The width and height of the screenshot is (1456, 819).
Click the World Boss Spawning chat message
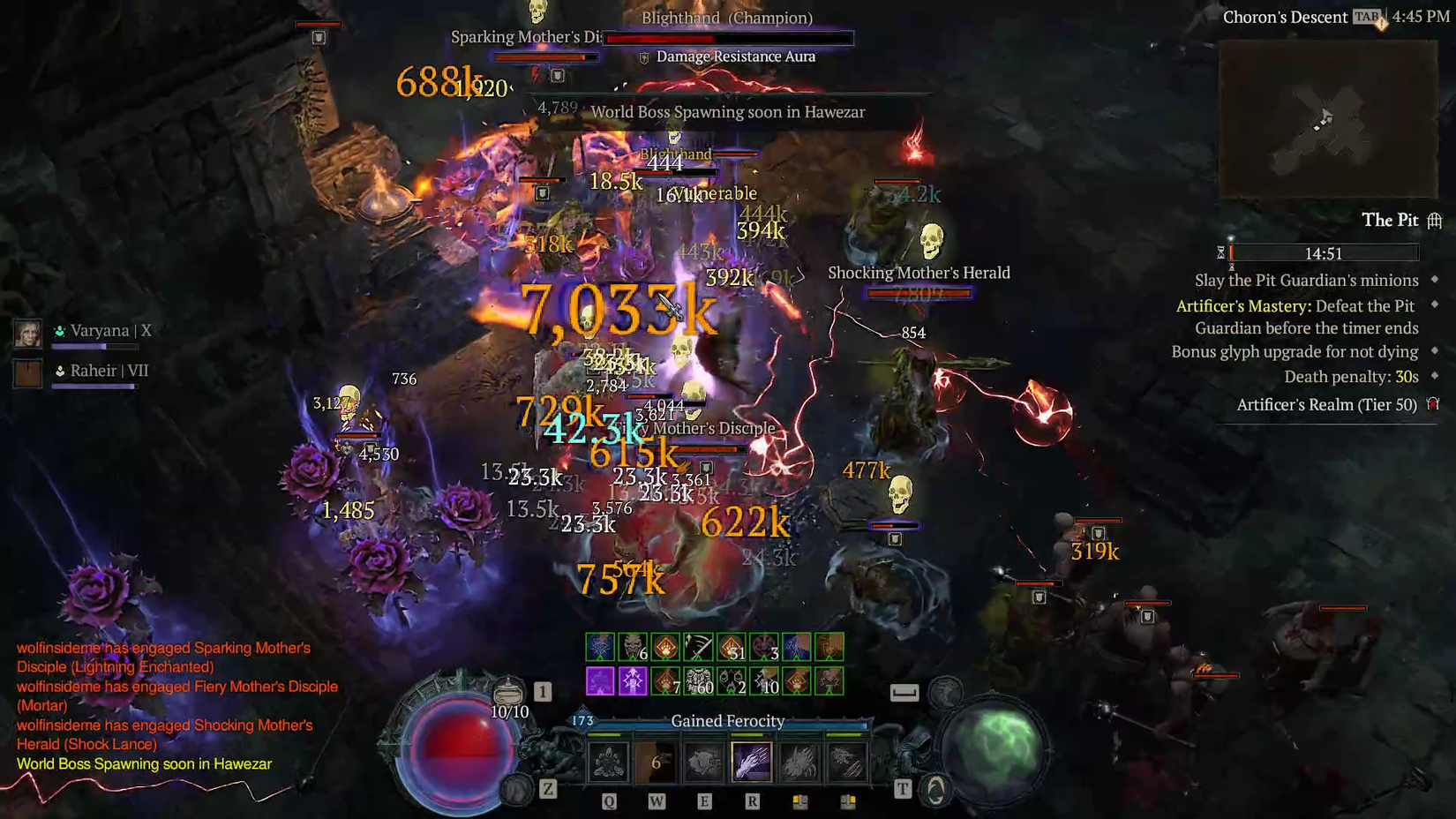coord(144,764)
